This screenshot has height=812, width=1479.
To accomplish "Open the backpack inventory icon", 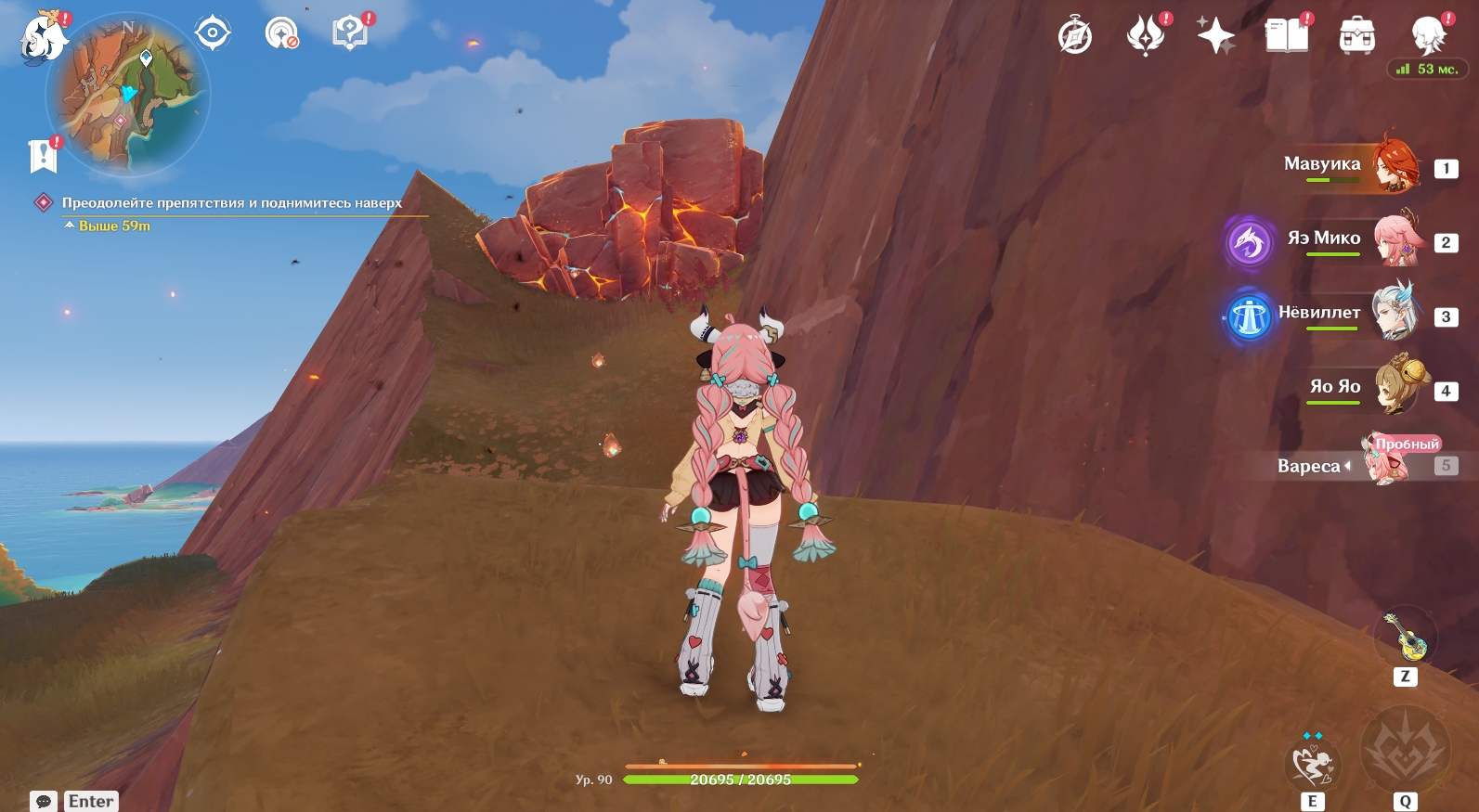I will (x=1356, y=37).
